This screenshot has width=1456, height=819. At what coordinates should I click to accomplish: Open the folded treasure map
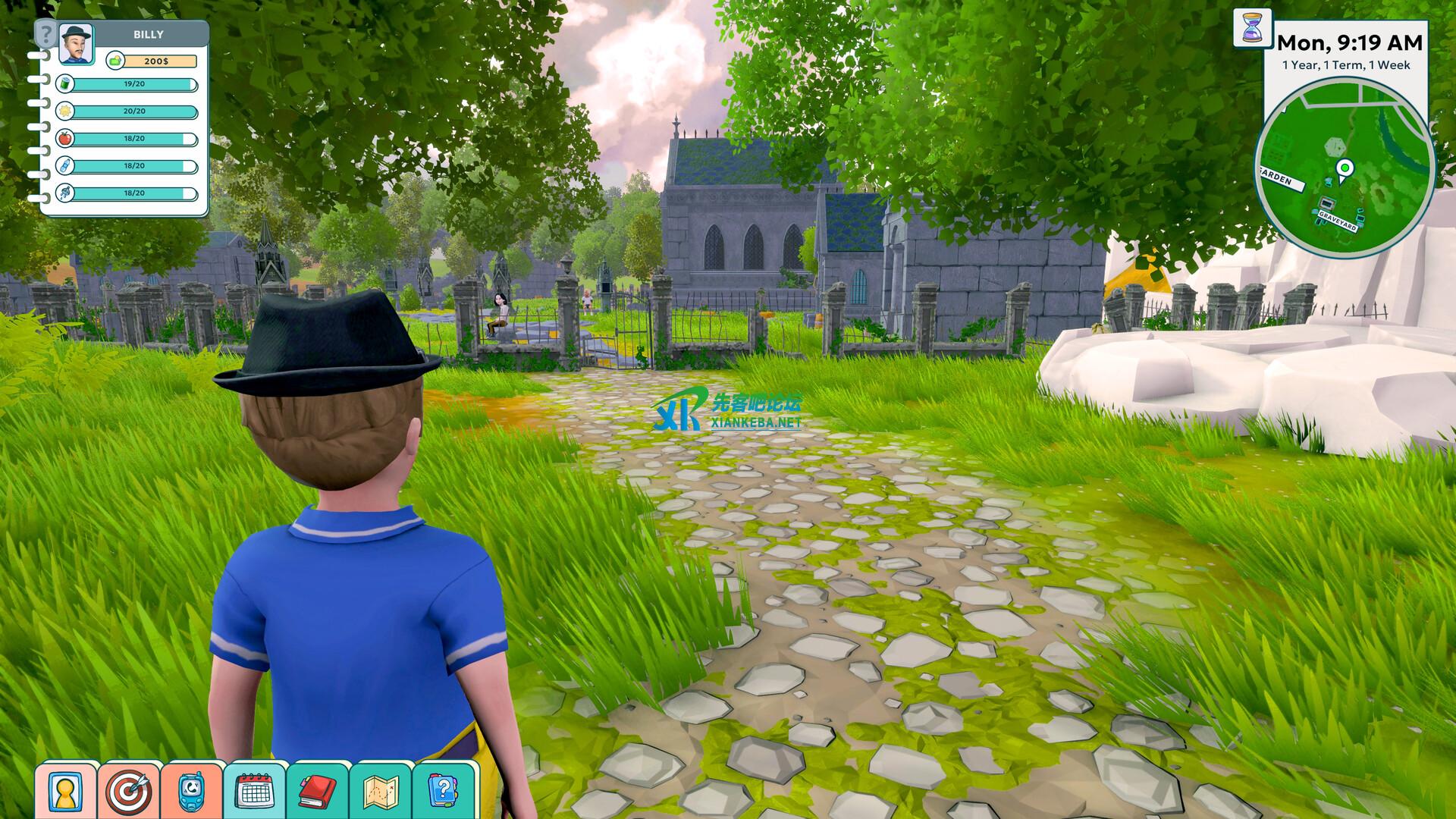tap(381, 791)
